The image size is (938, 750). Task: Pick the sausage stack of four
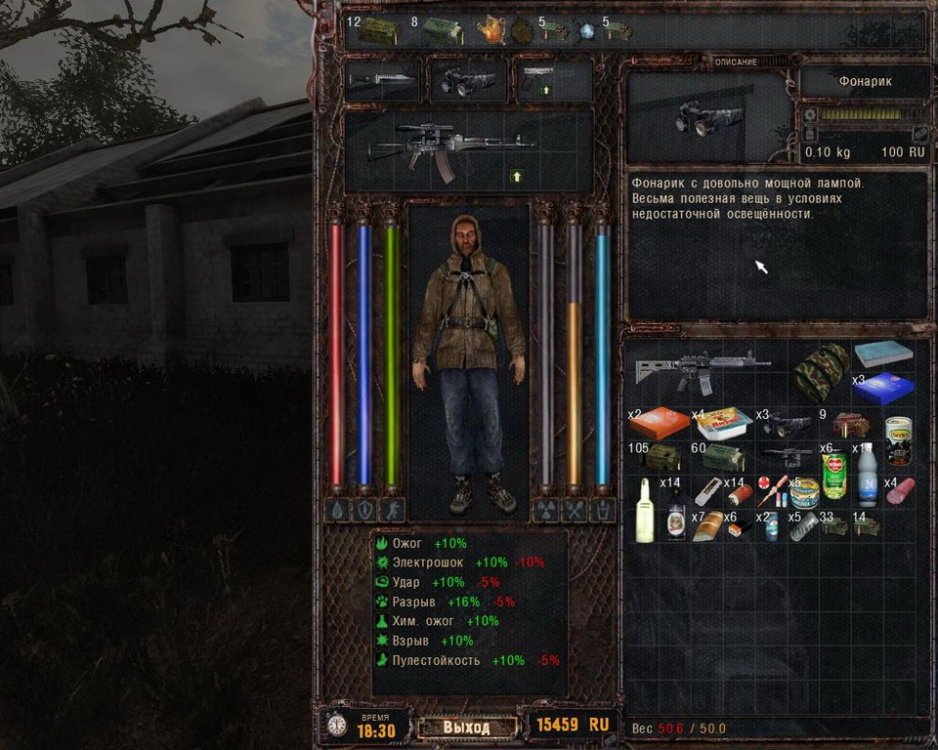899,492
